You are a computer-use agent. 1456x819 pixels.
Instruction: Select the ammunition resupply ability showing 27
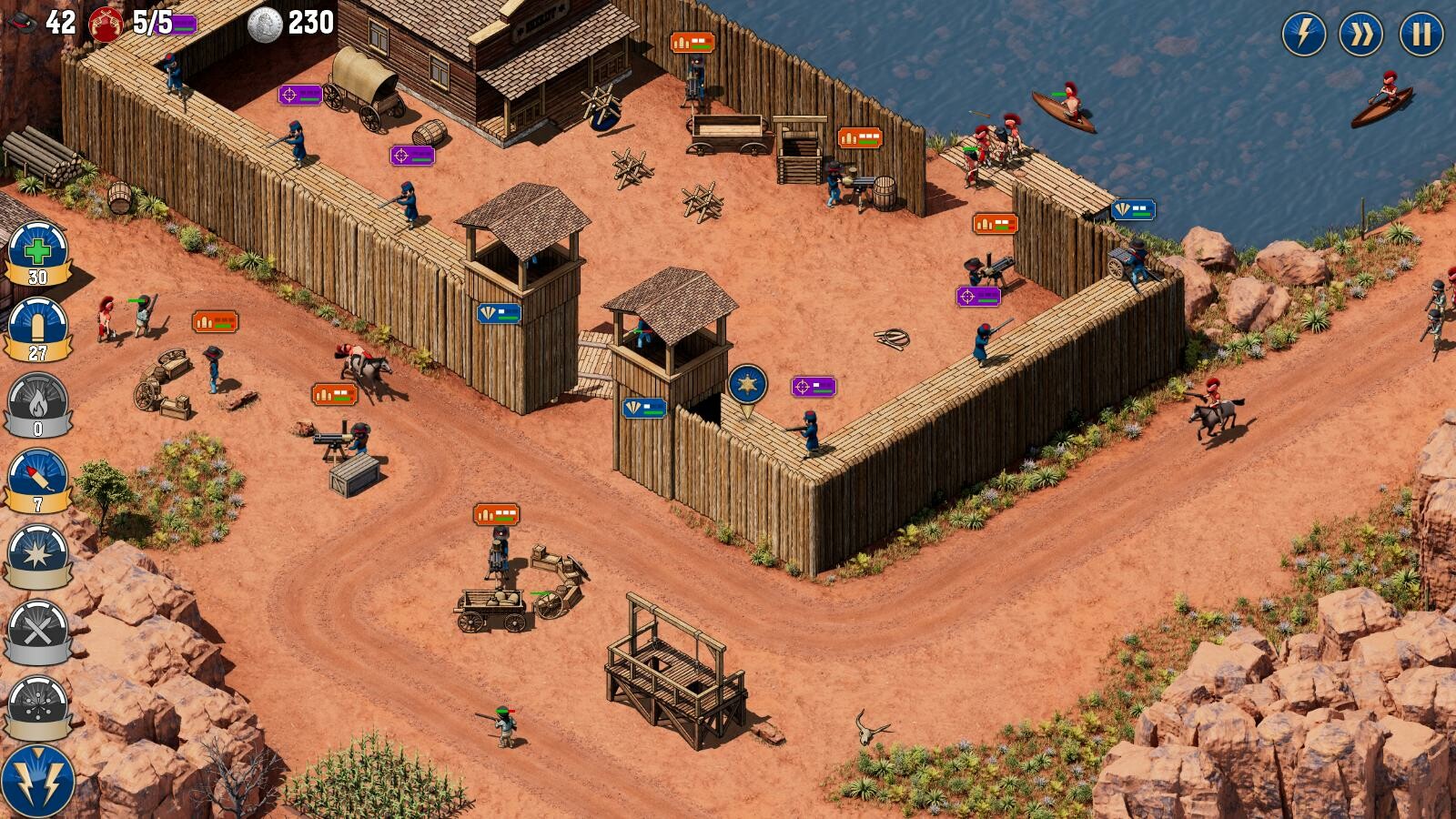tap(36, 326)
